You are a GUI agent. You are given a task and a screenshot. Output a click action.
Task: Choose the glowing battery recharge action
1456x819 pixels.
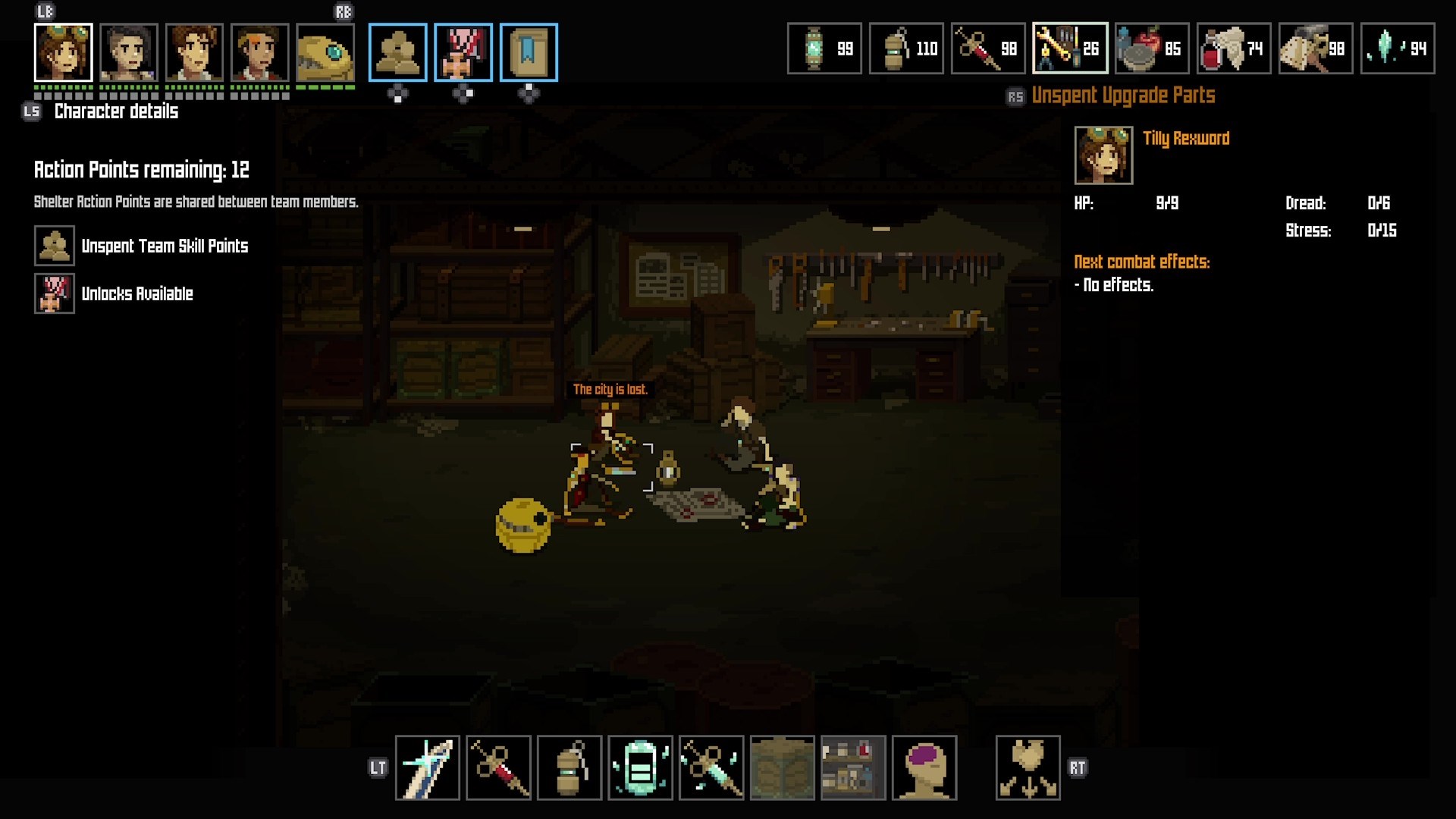[640, 767]
